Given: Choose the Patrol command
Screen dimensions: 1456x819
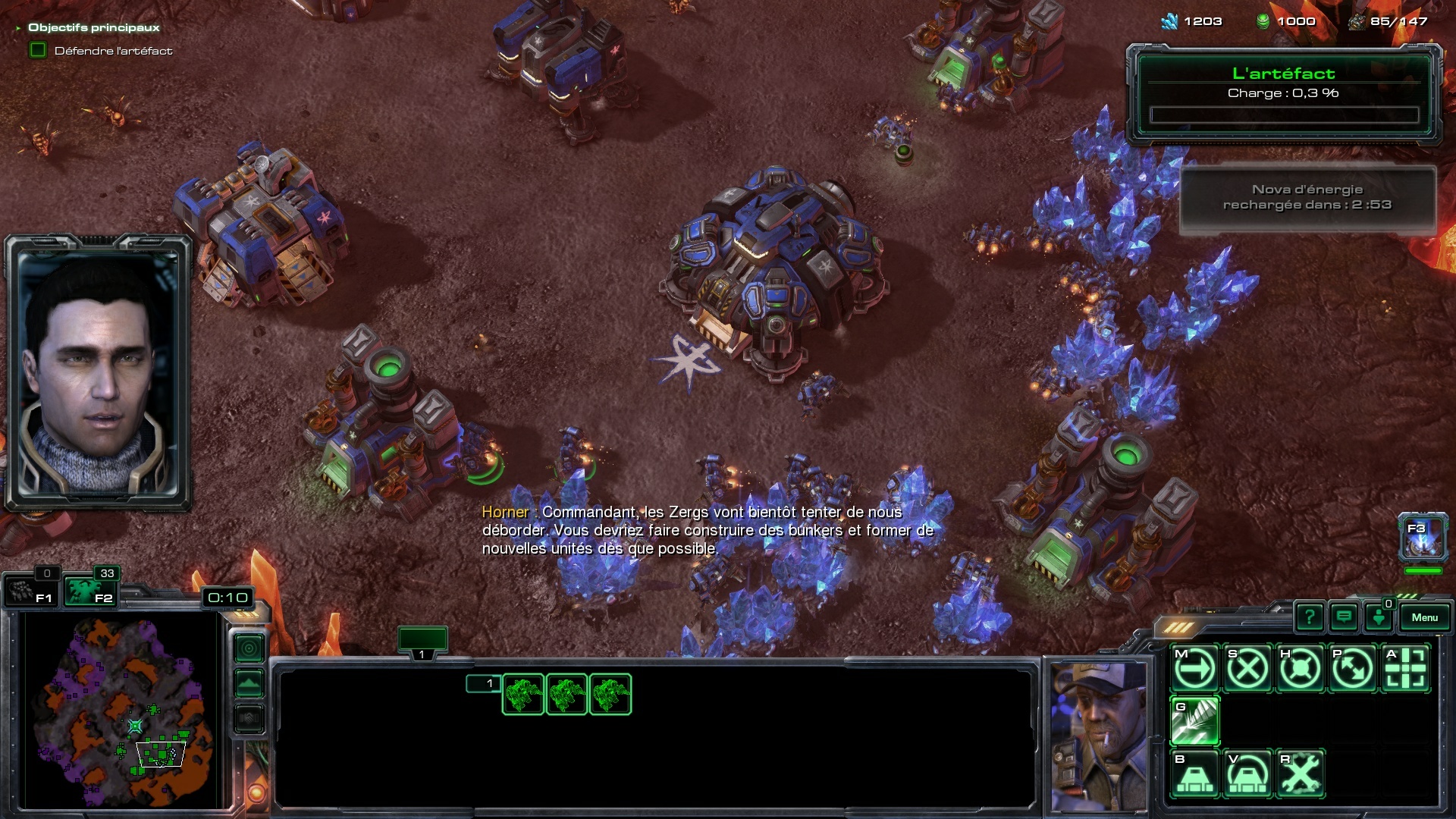Looking at the screenshot, I should click(1352, 669).
